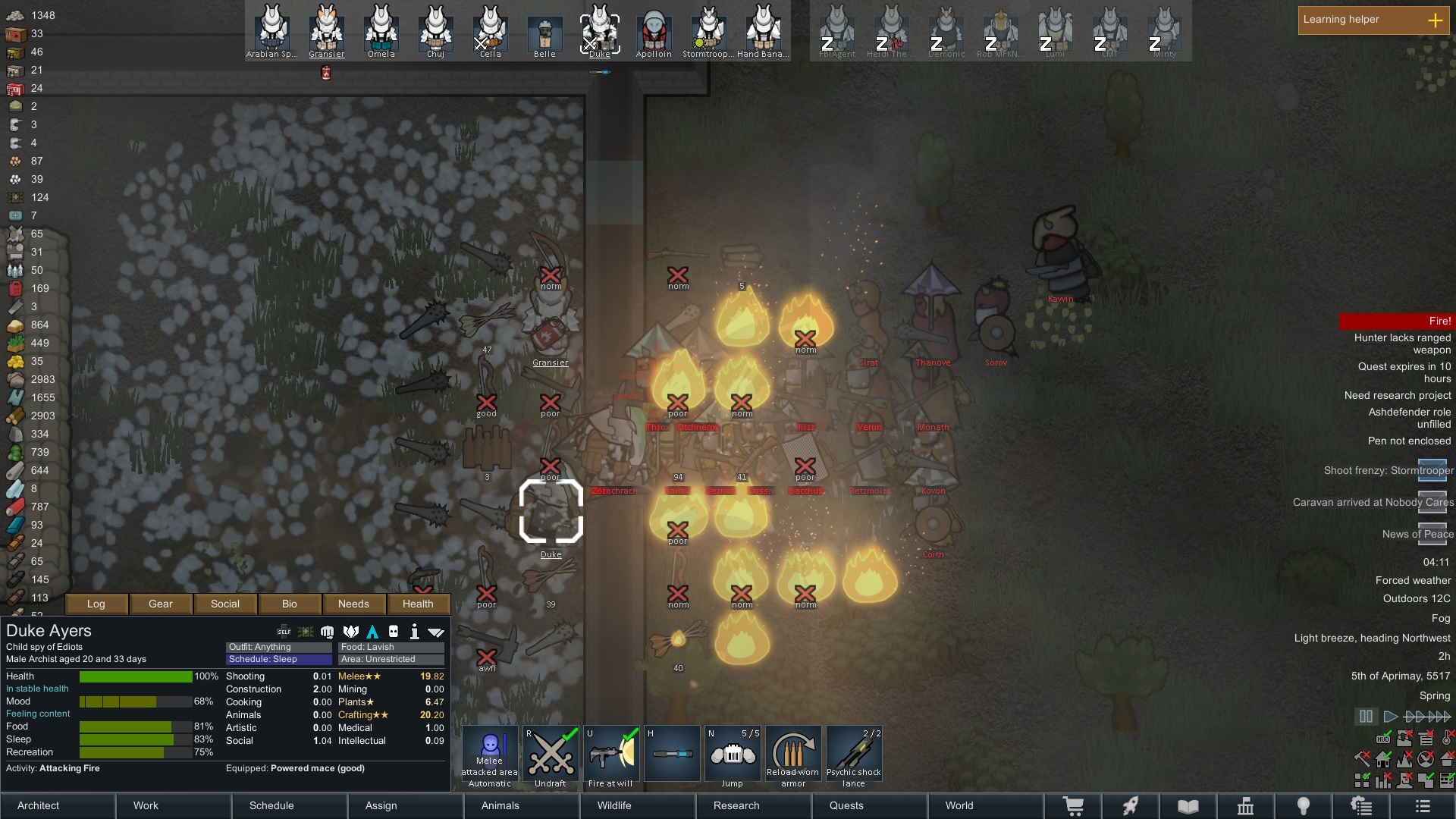The image size is (1456, 819).
Task: Reload worn armor
Action: pos(793,755)
